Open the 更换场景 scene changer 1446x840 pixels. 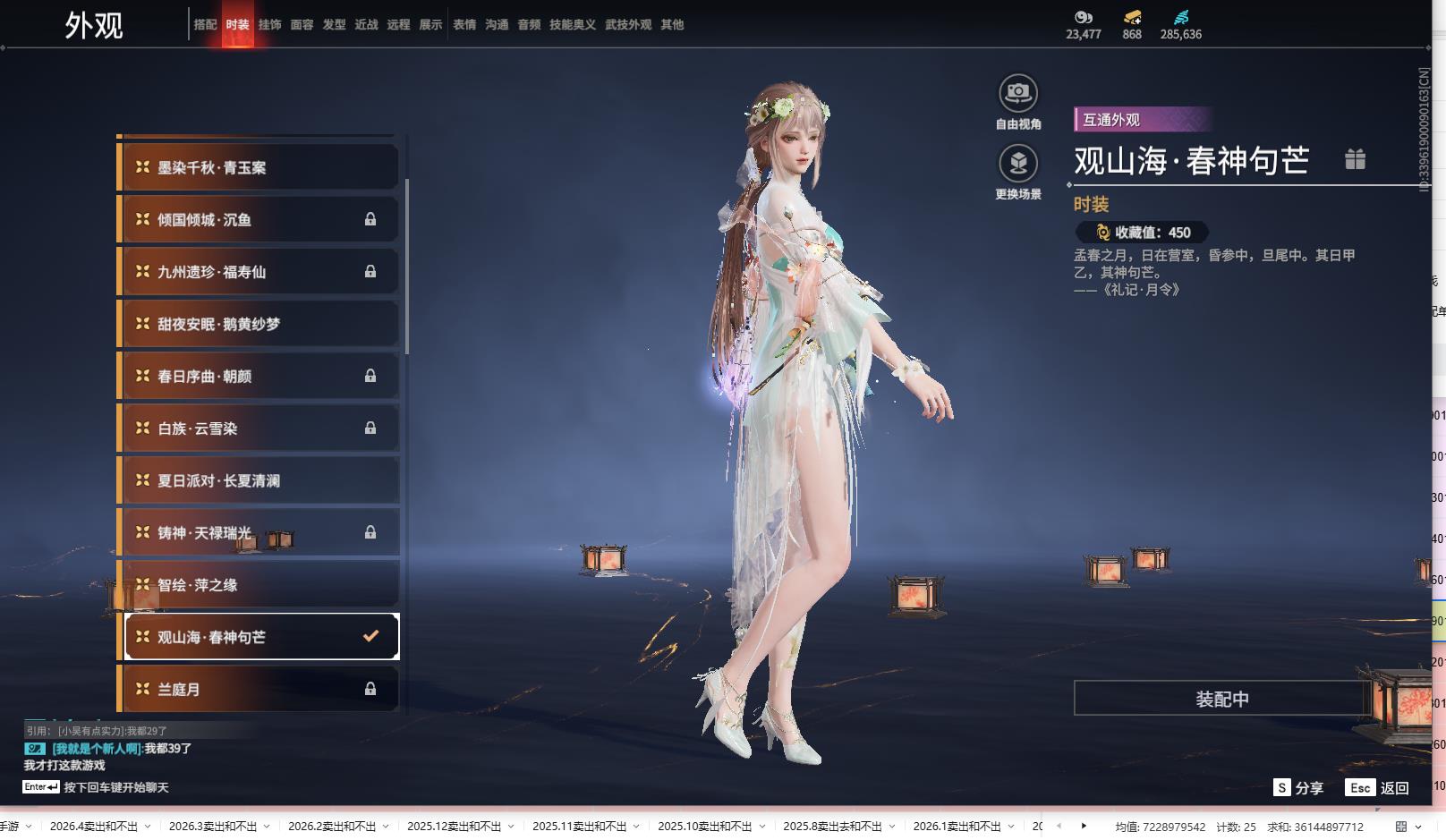[1017, 164]
